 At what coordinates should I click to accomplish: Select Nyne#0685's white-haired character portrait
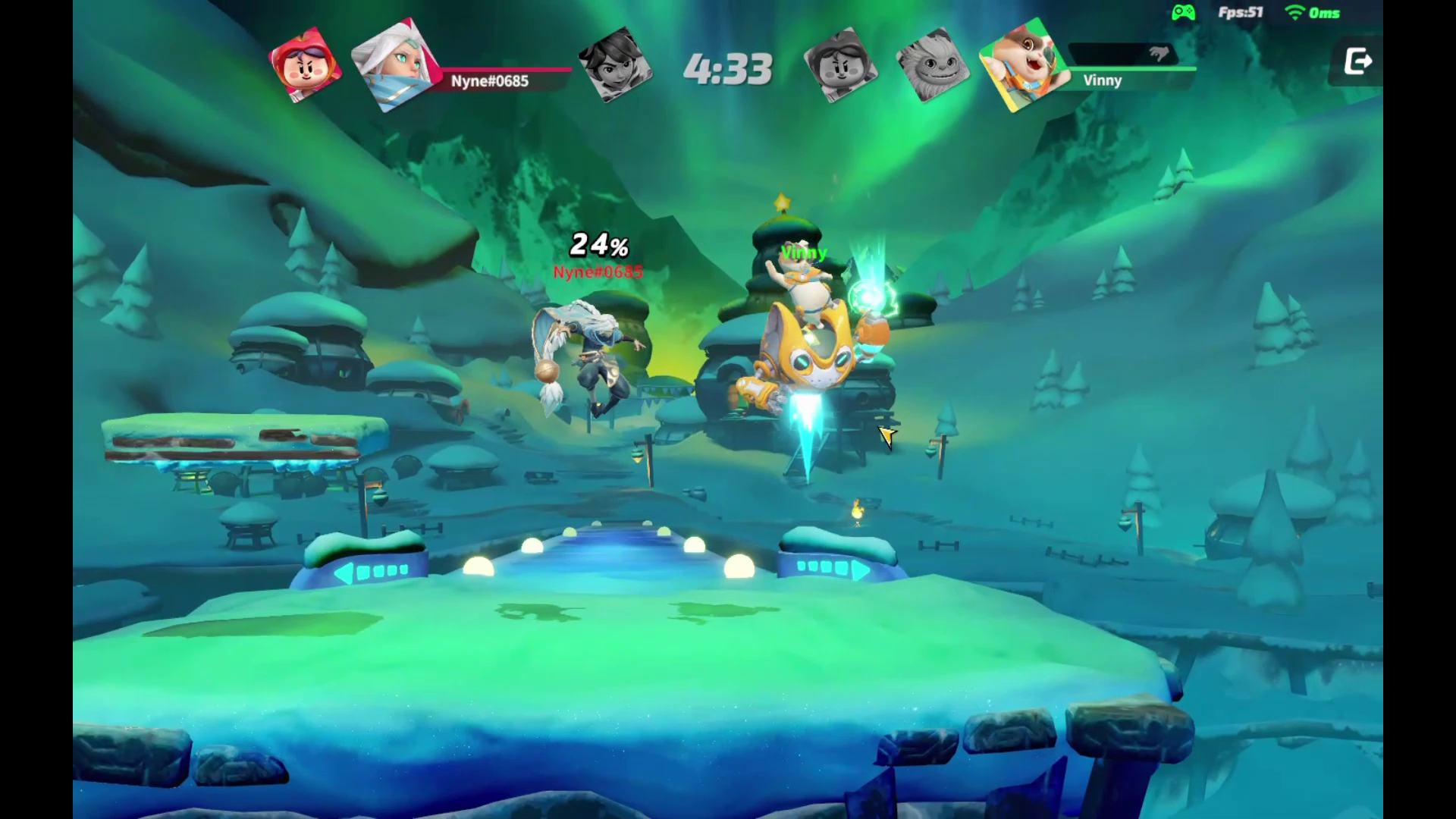[394, 65]
